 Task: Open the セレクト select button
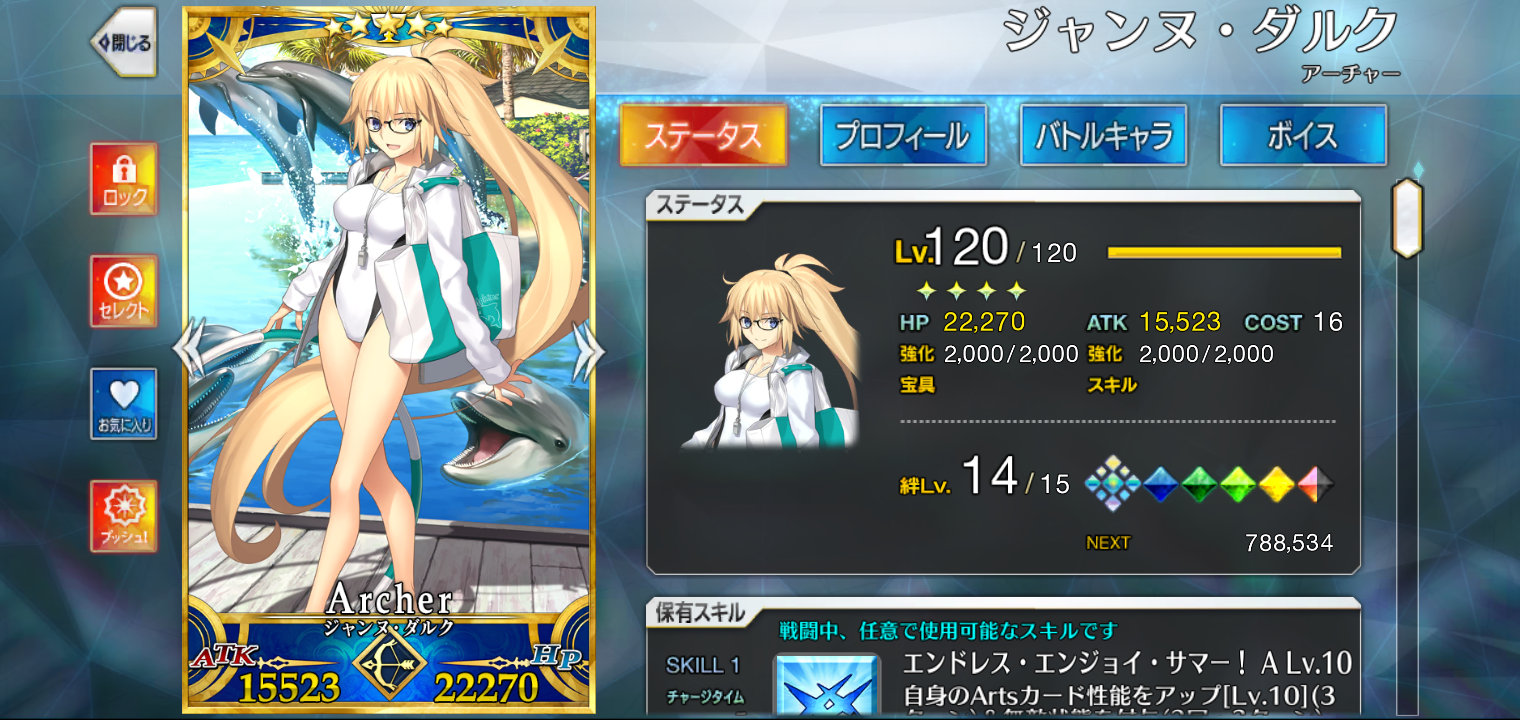(124, 291)
